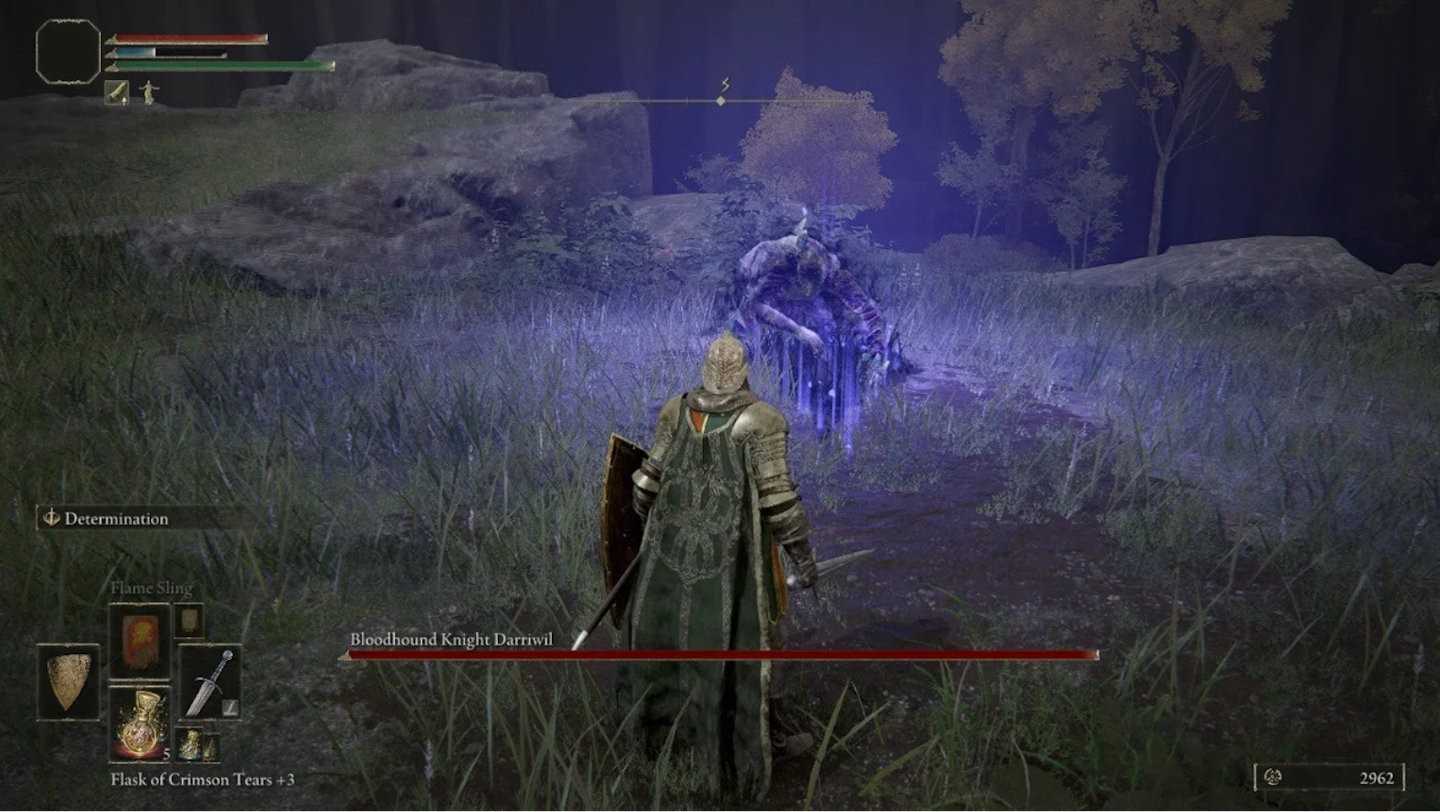Image resolution: width=1440 pixels, height=812 pixels.
Task: Select the small next-spell slot
Action: (189, 620)
